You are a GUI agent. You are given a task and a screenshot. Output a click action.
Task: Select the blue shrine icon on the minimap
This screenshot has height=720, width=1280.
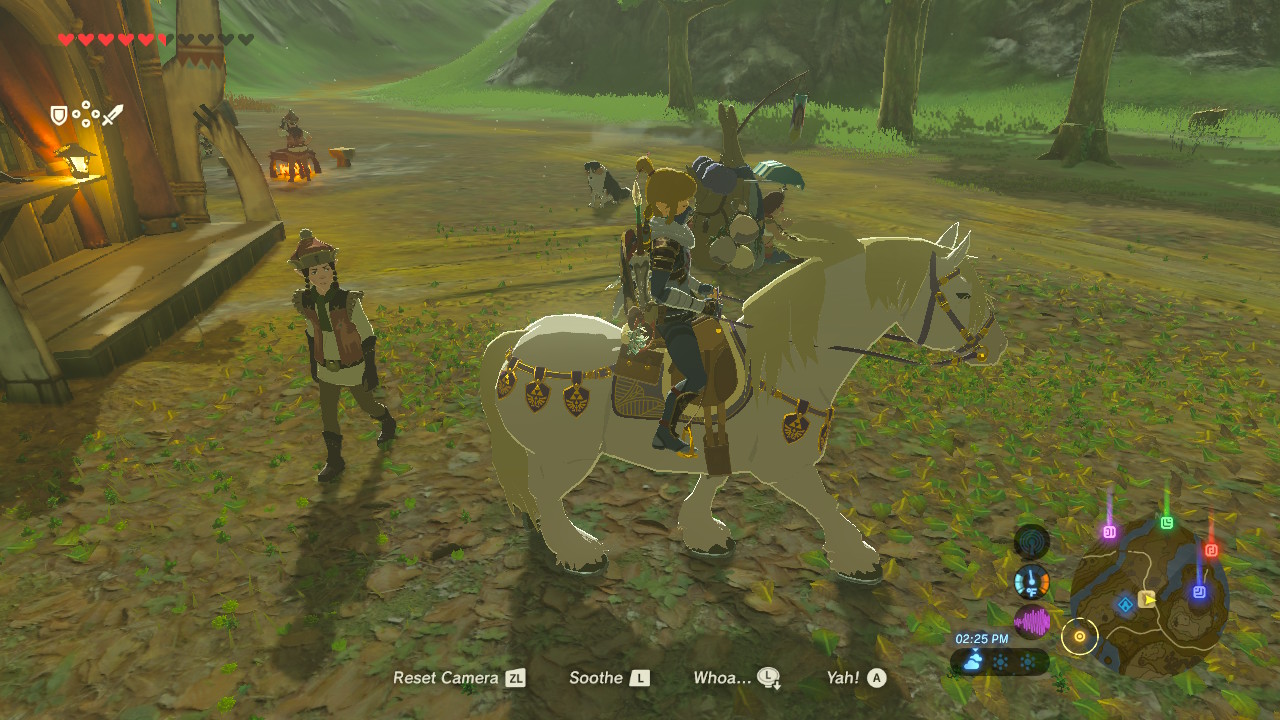[x=1125, y=603]
